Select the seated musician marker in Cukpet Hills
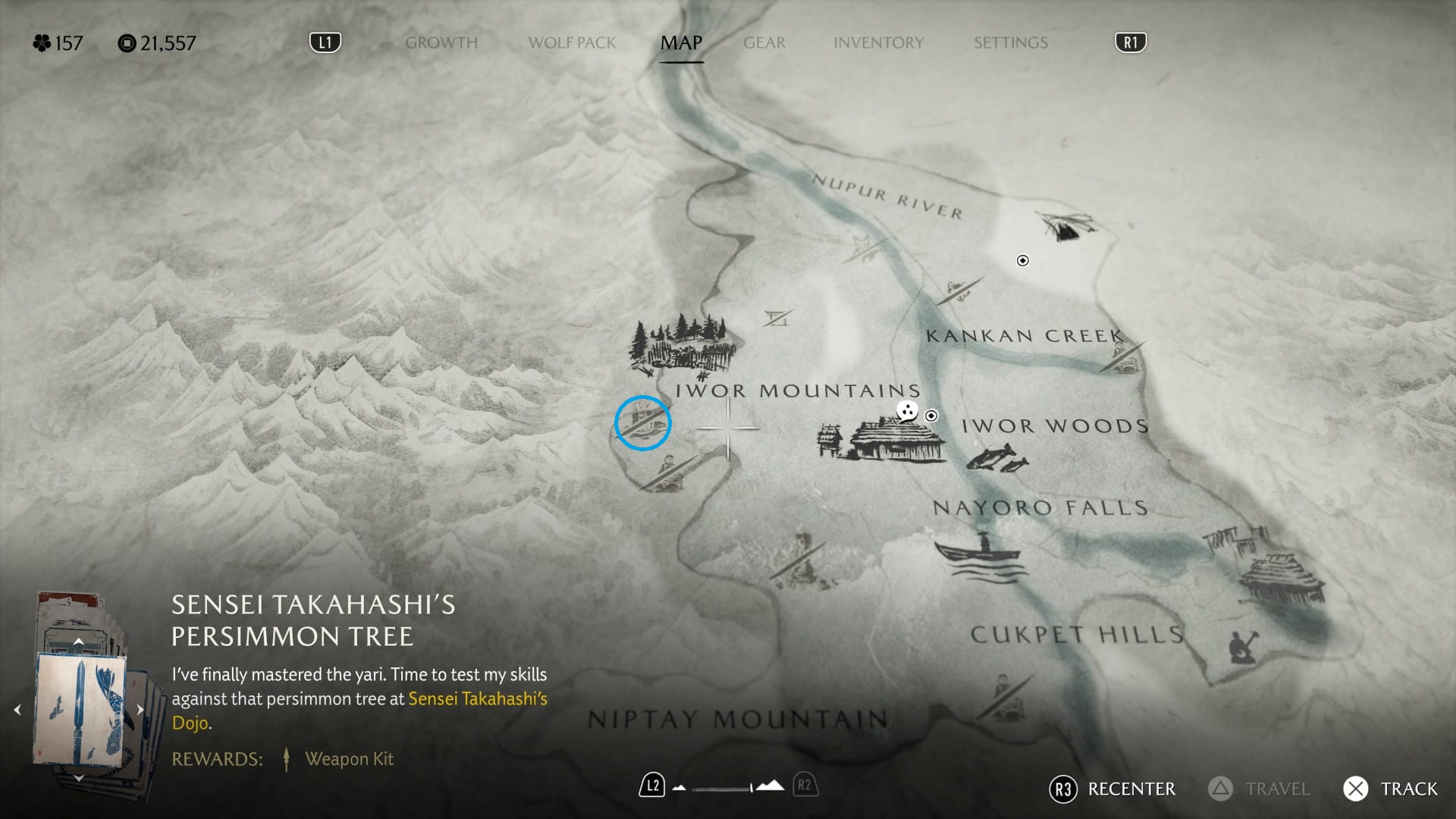 pyautogui.click(x=1242, y=647)
